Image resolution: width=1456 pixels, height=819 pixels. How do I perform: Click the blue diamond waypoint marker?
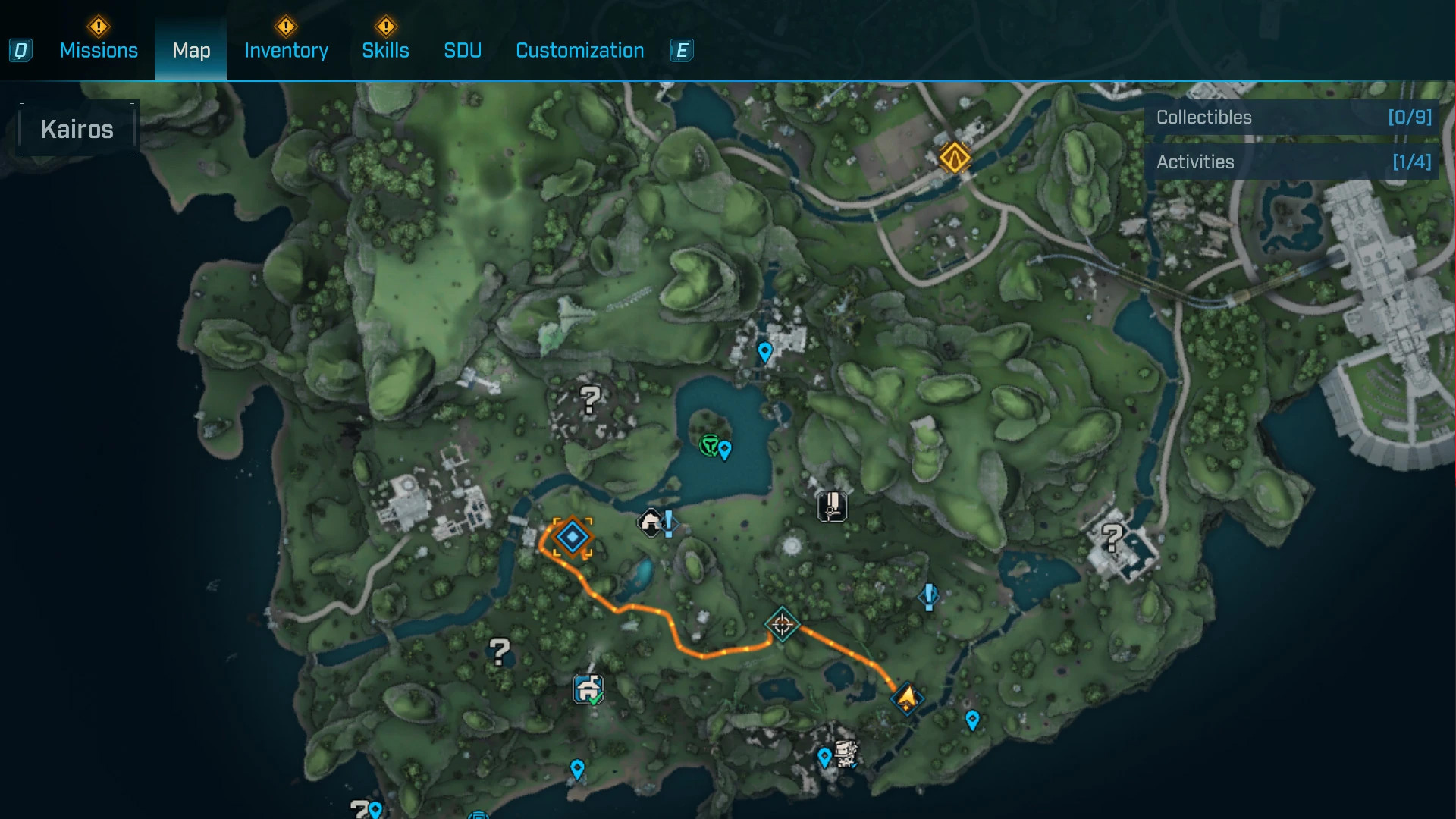point(573,538)
